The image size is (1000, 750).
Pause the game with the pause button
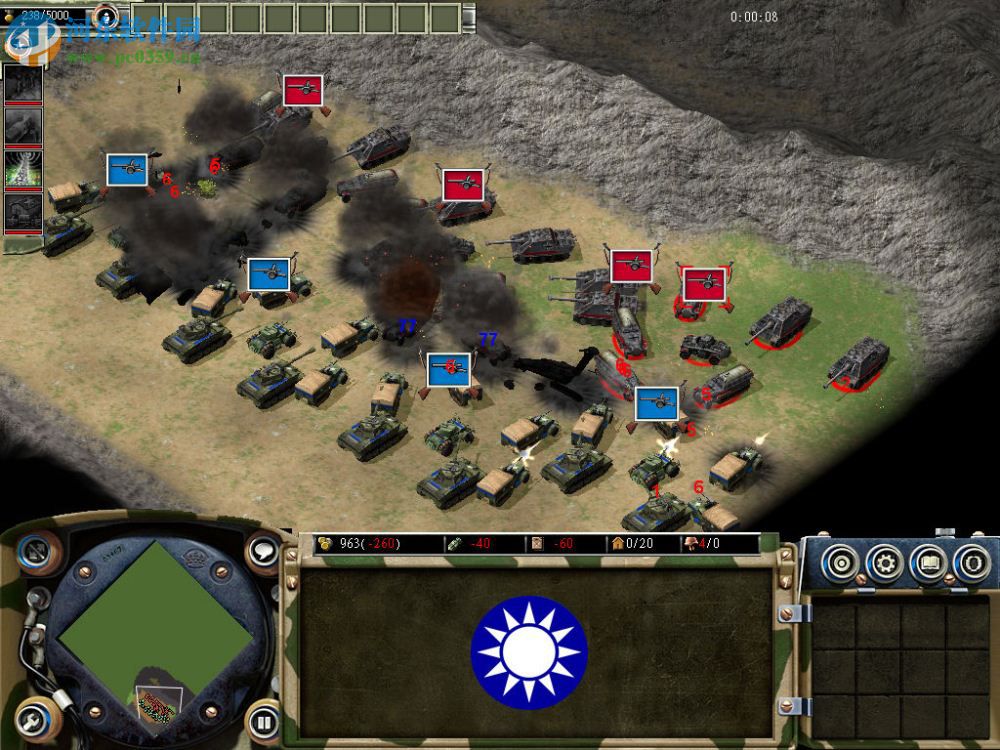point(262,721)
